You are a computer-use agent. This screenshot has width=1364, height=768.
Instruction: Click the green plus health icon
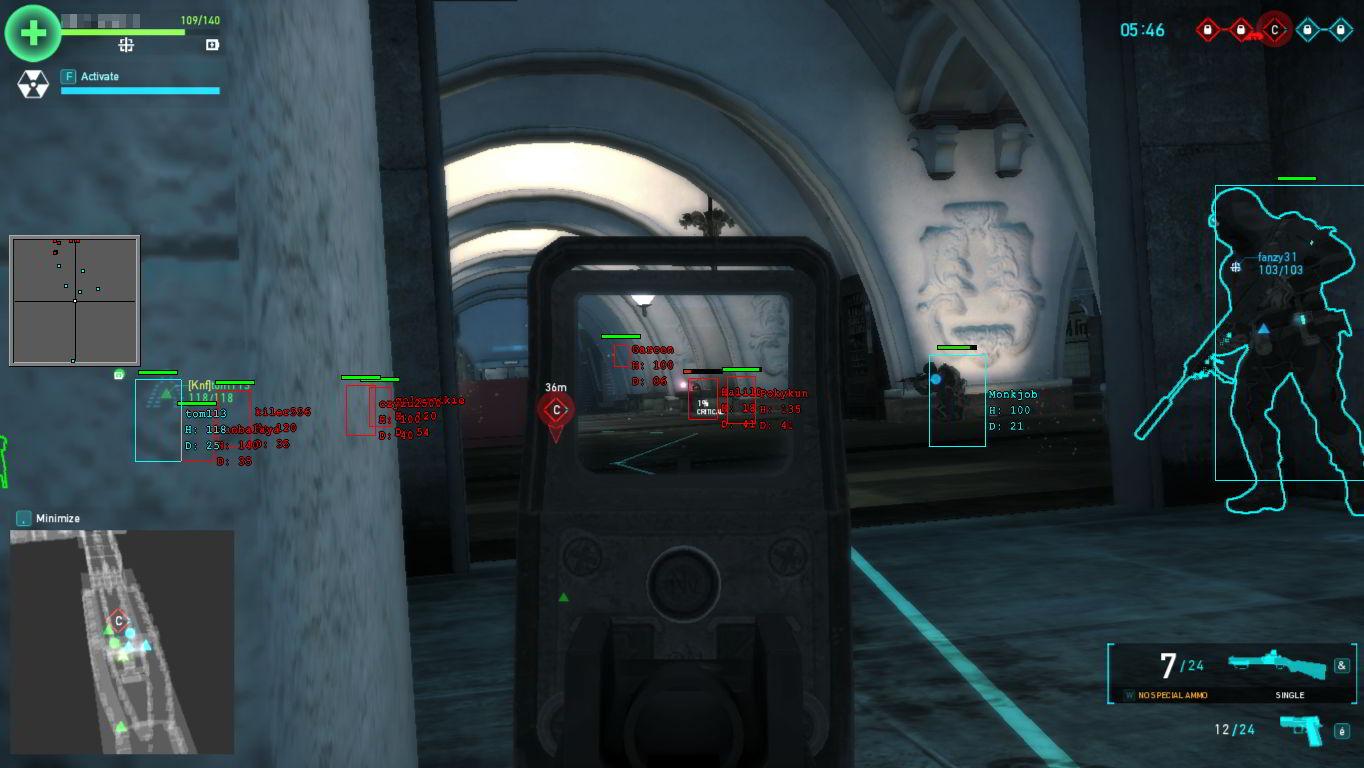tap(33, 33)
